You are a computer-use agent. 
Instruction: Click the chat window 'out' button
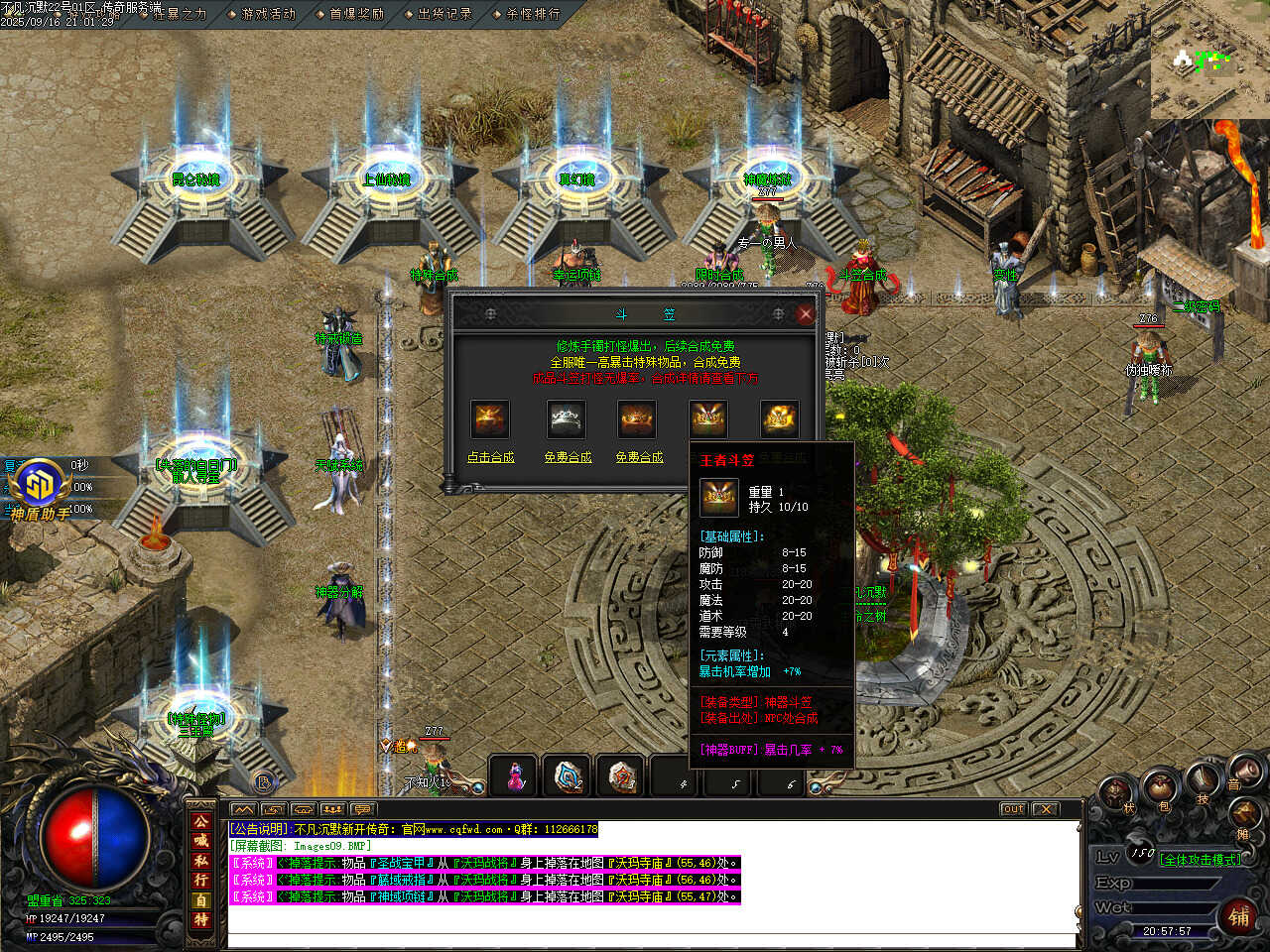(x=1013, y=809)
